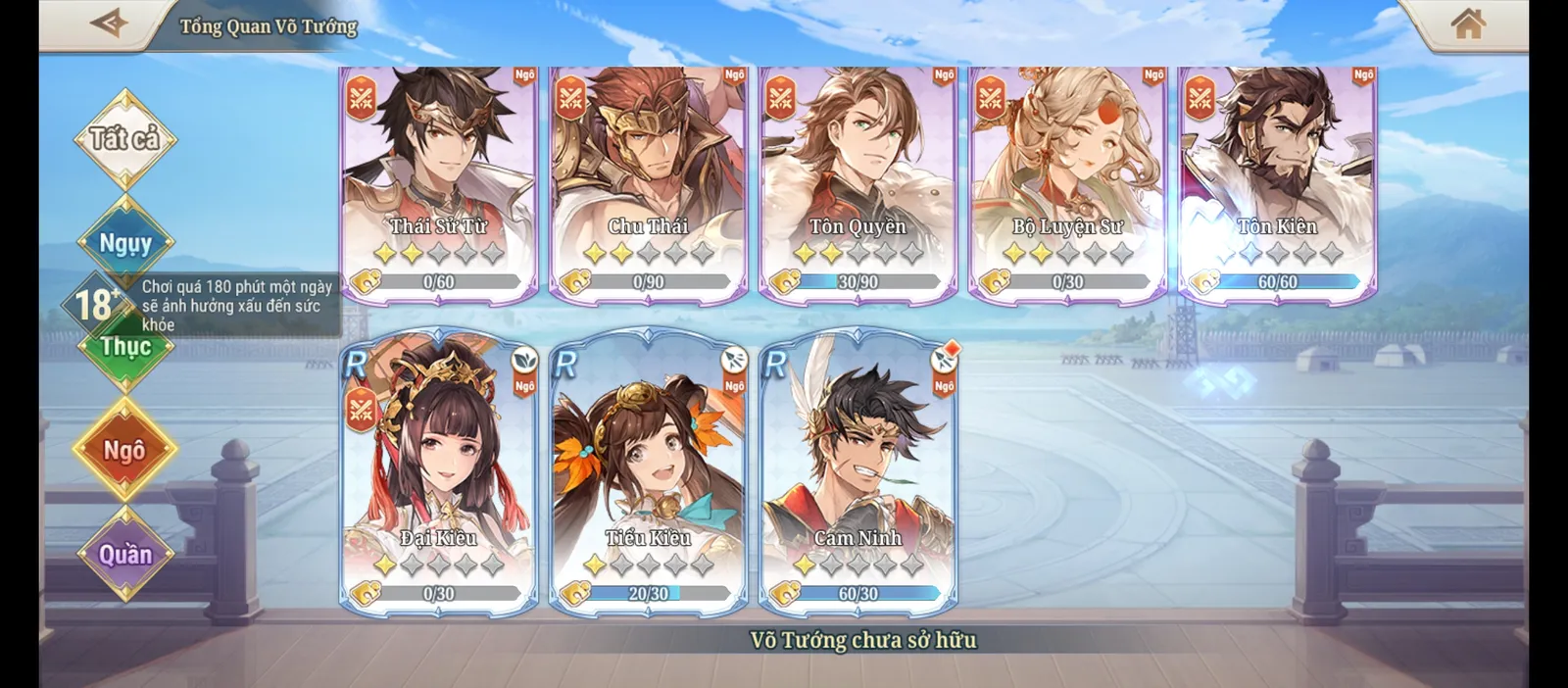The width and height of the screenshot is (1568, 688).
Task: Open the Đại Kiều general card
Action: [x=439, y=470]
